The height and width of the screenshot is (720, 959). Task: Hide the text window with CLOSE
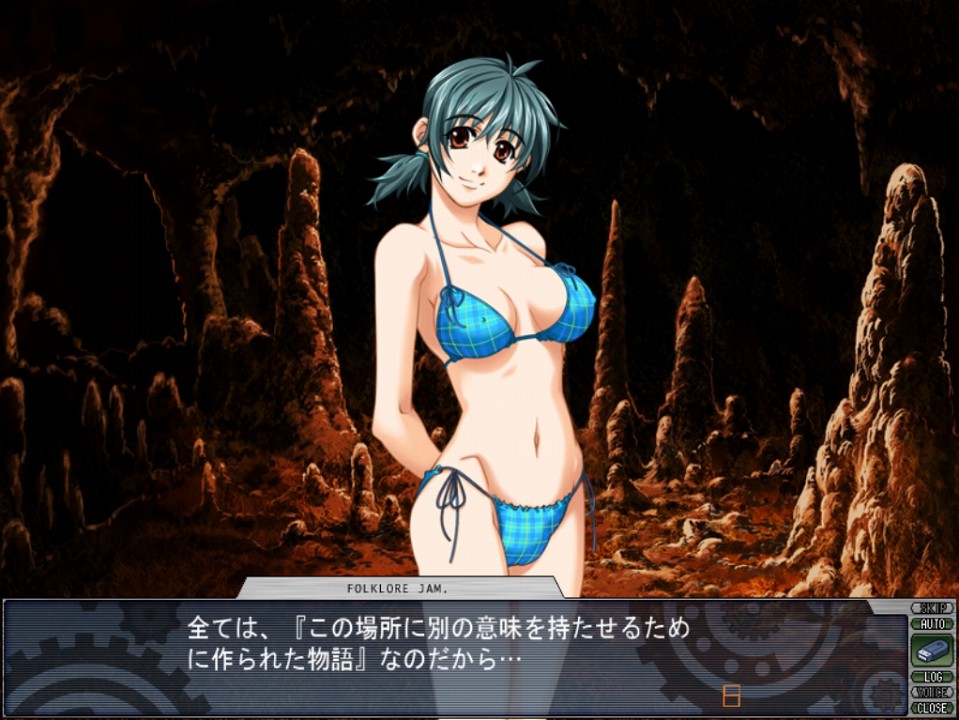click(932, 707)
